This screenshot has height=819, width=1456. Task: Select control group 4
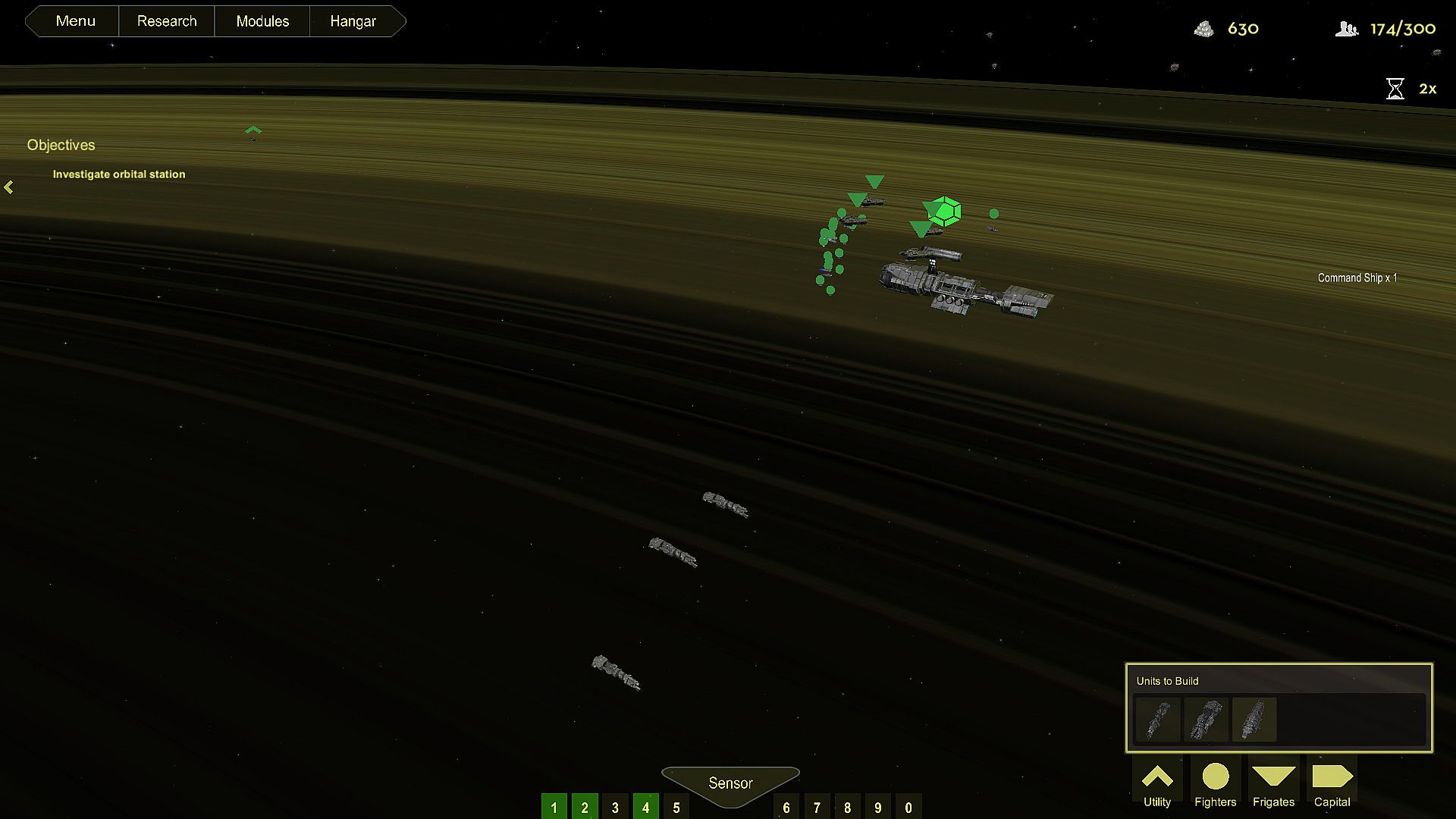(x=646, y=807)
